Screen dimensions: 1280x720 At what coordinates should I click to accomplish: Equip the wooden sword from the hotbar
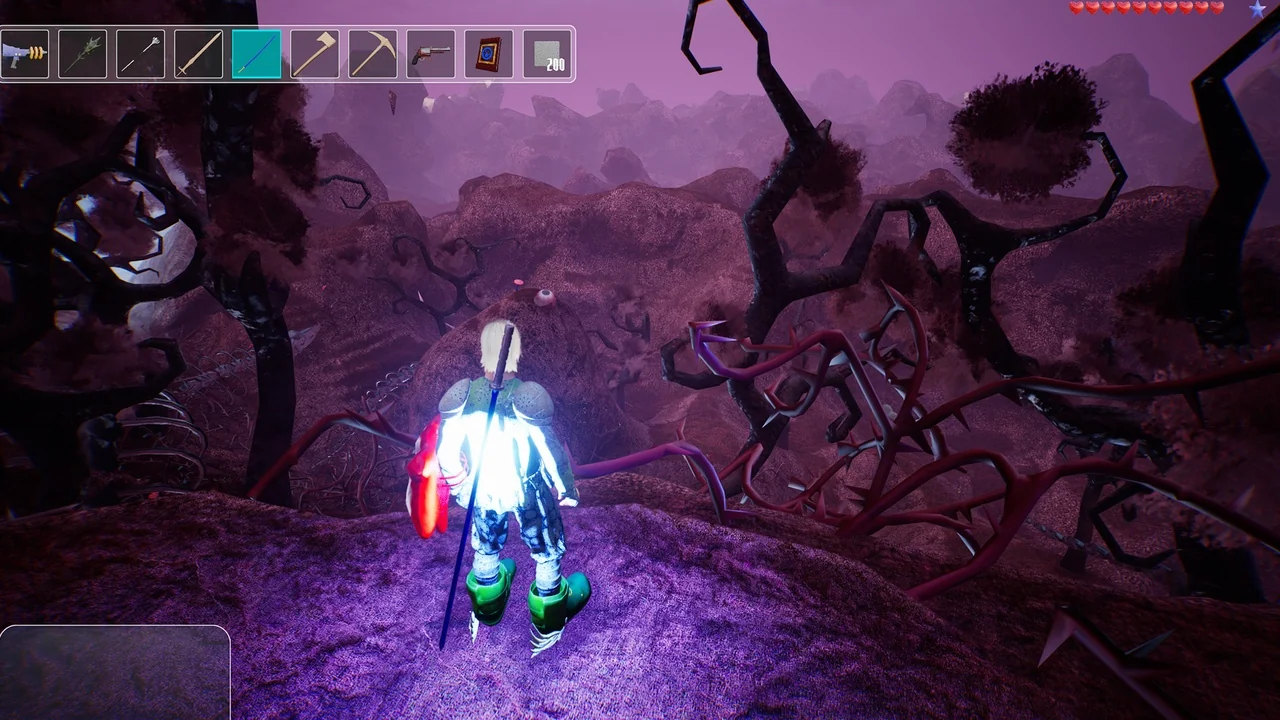198,54
